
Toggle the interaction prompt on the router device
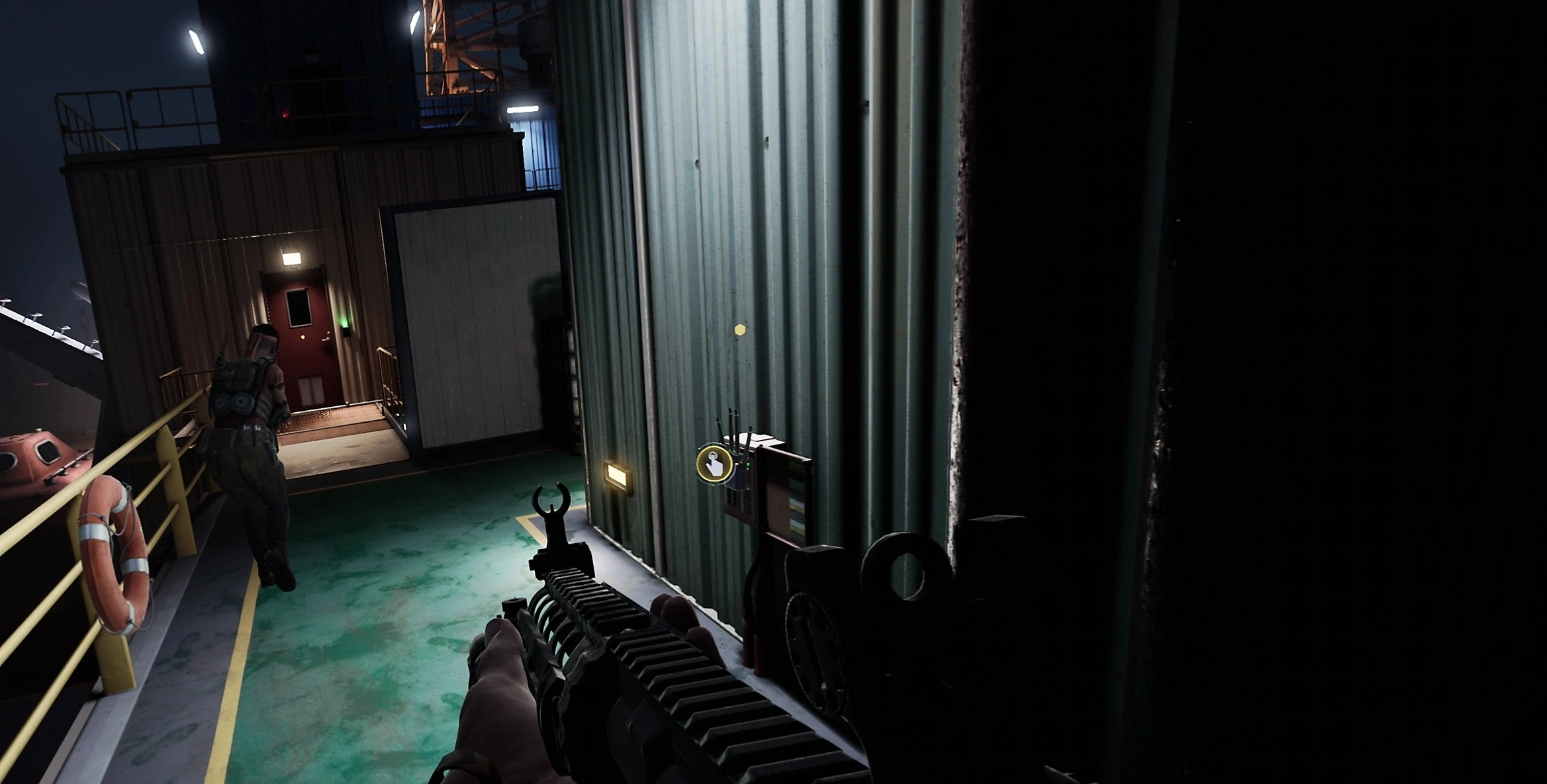714,463
